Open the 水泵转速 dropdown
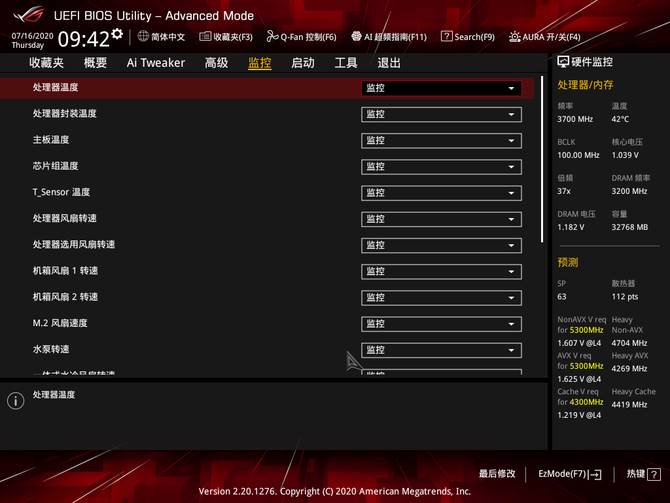The image size is (670, 503). [x=441, y=350]
